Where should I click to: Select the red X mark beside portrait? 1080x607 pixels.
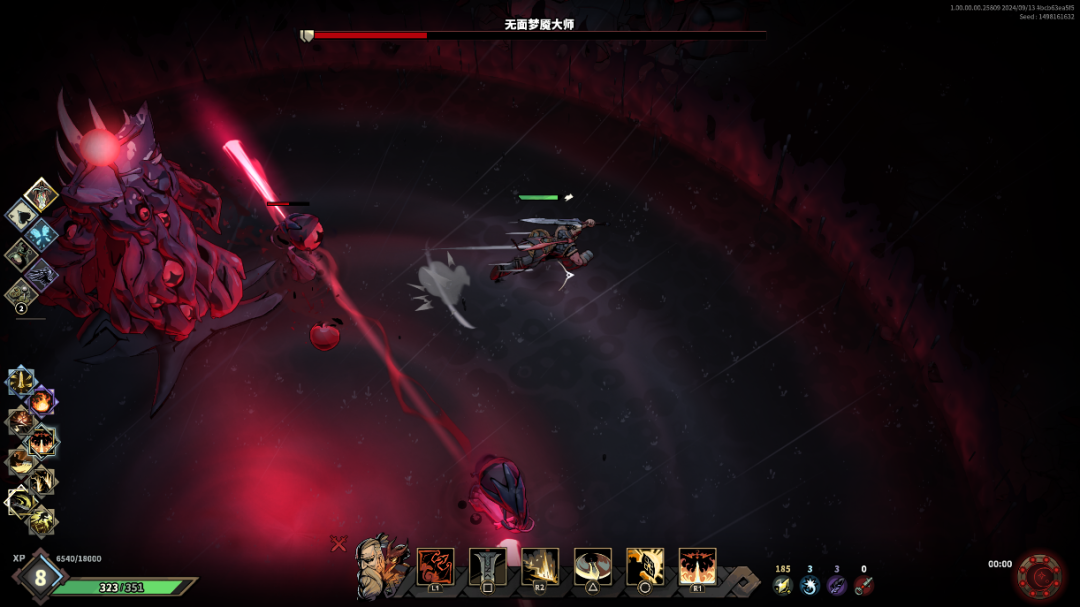tap(338, 543)
